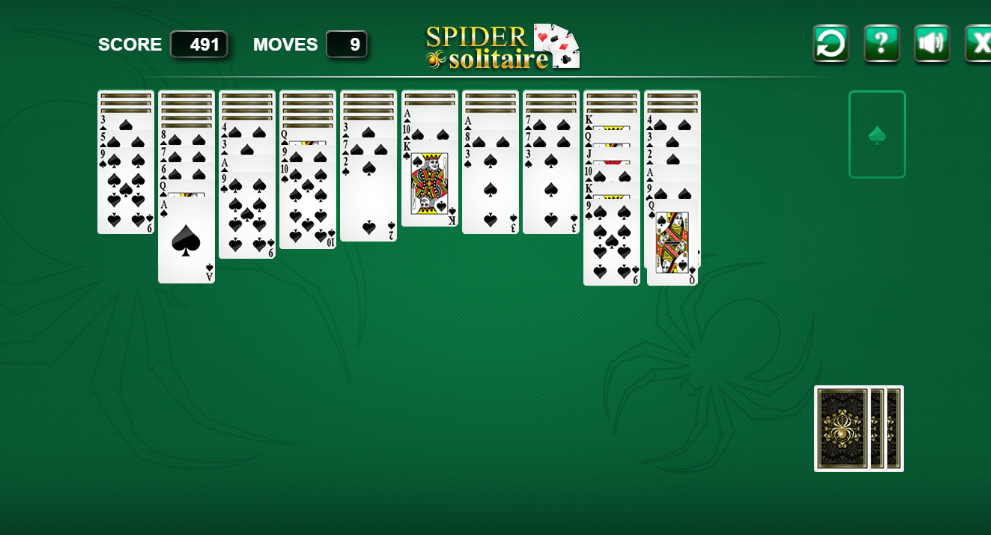Open the question mark help button

coord(881,44)
